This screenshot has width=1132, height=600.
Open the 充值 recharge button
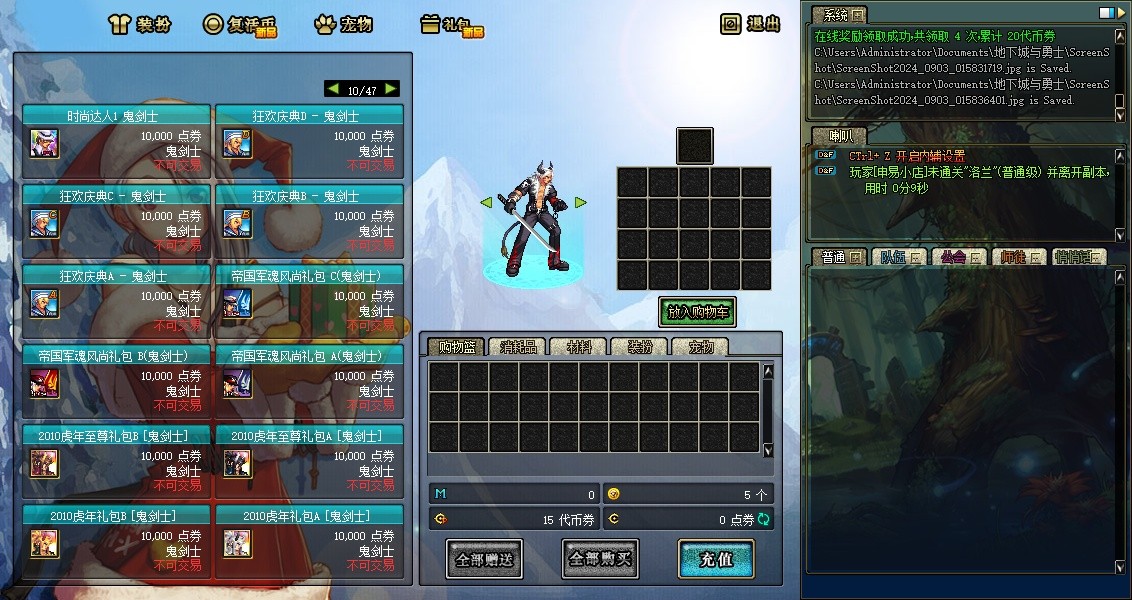click(x=716, y=559)
